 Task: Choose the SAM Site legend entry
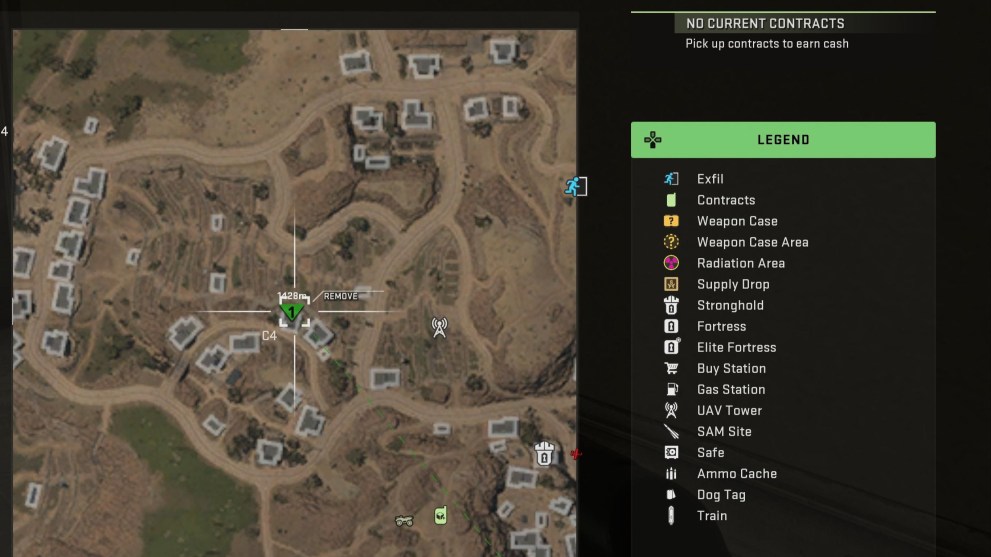(724, 431)
